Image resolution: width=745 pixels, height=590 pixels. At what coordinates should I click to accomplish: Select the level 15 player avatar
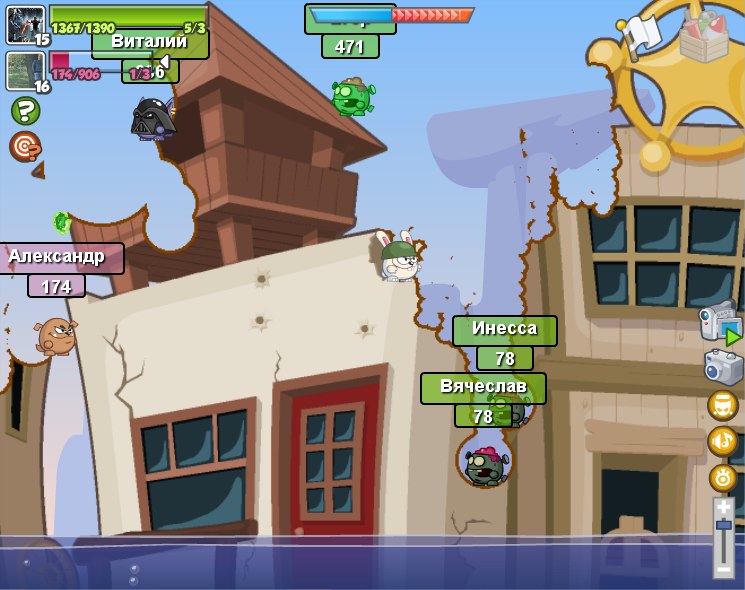tap(26, 25)
